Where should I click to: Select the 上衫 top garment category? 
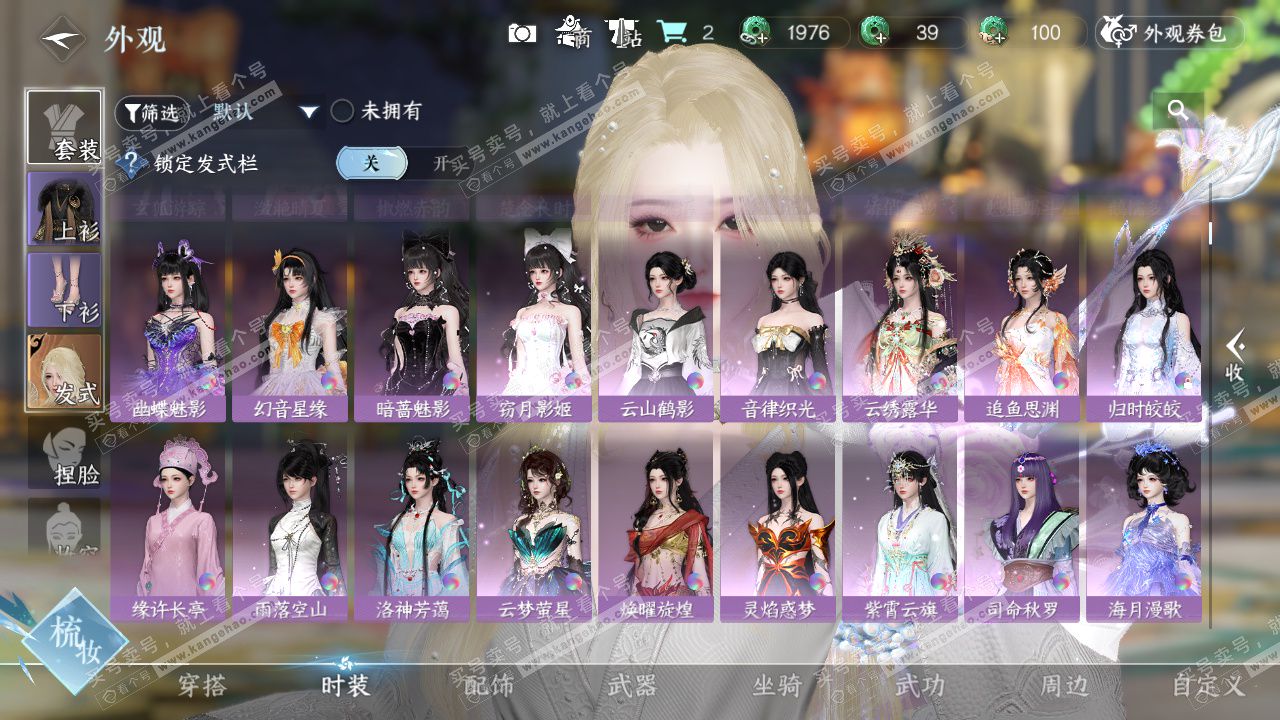(x=64, y=208)
